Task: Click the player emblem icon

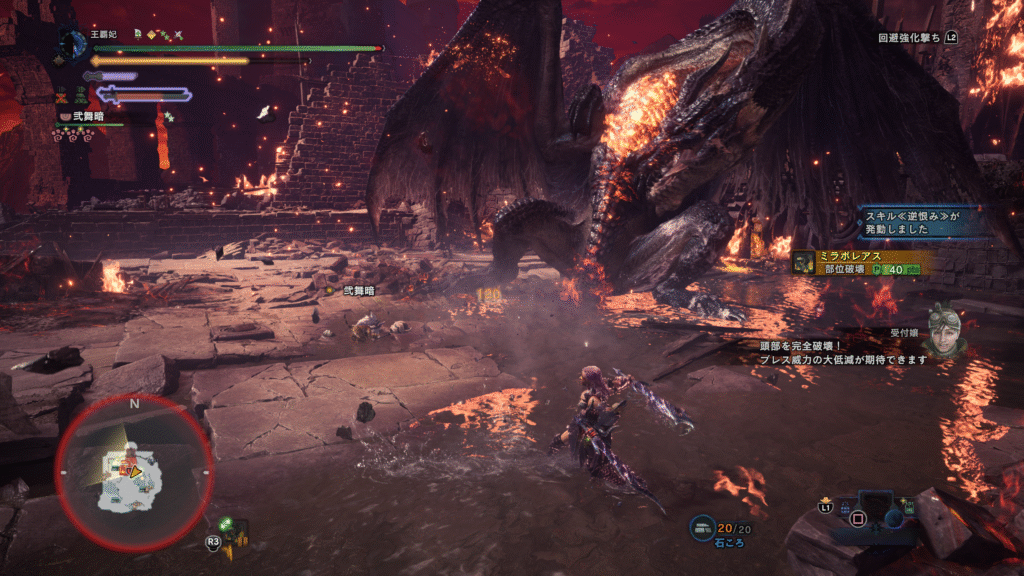Action: pyautogui.click(x=72, y=43)
